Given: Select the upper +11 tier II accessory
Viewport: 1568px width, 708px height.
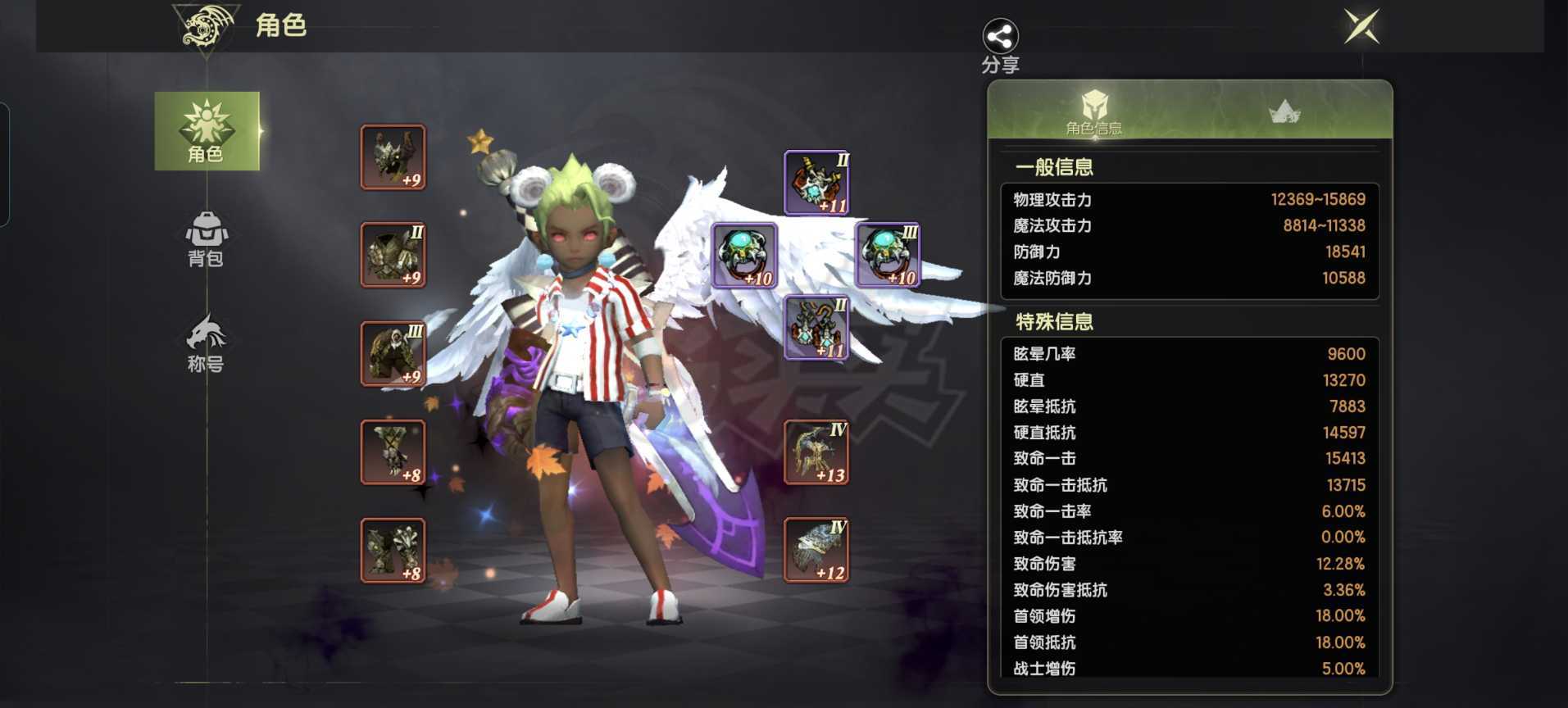Looking at the screenshot, I should point(816,183).
